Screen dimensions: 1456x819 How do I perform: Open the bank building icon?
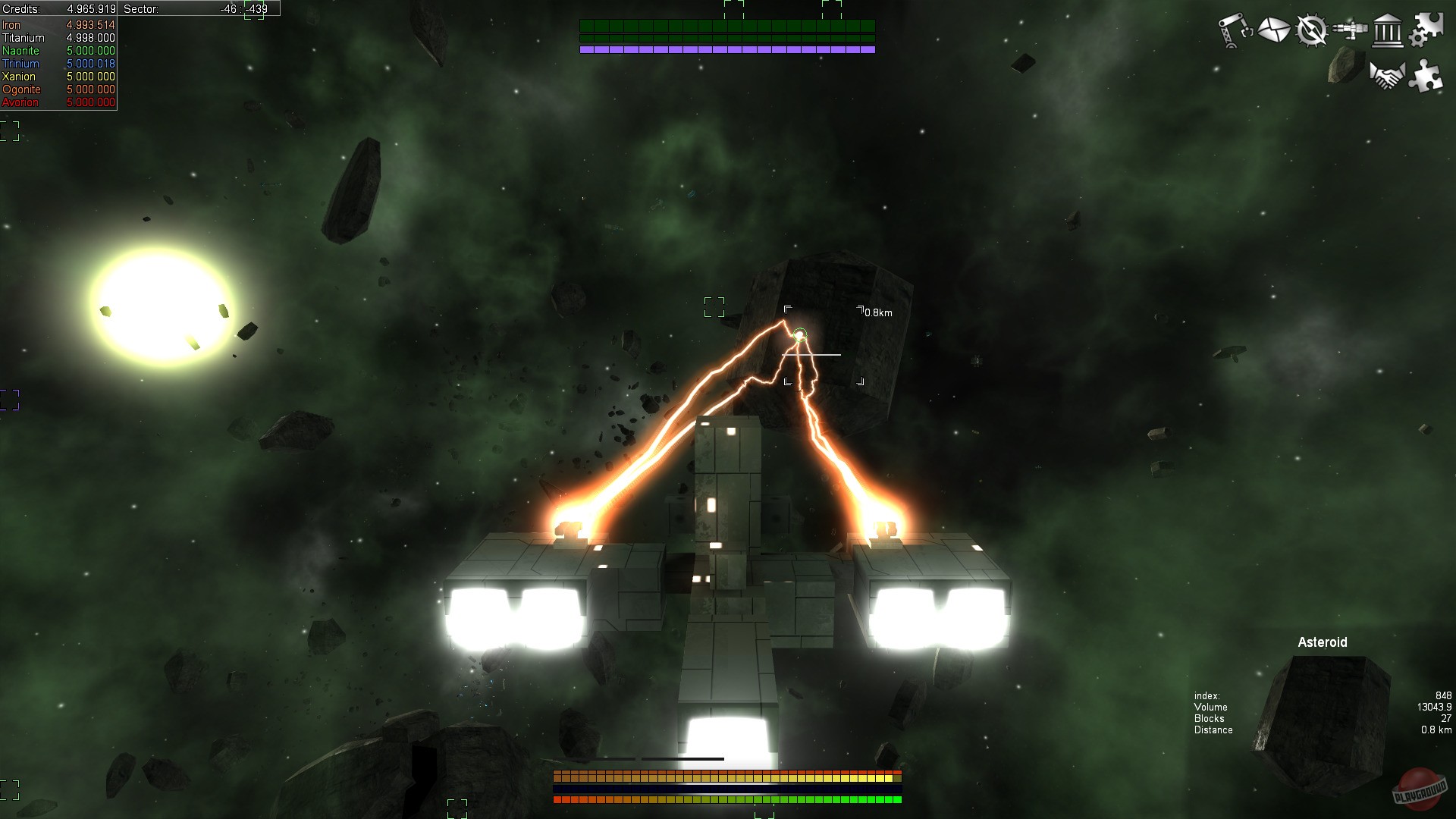(x=1389, y=31)
